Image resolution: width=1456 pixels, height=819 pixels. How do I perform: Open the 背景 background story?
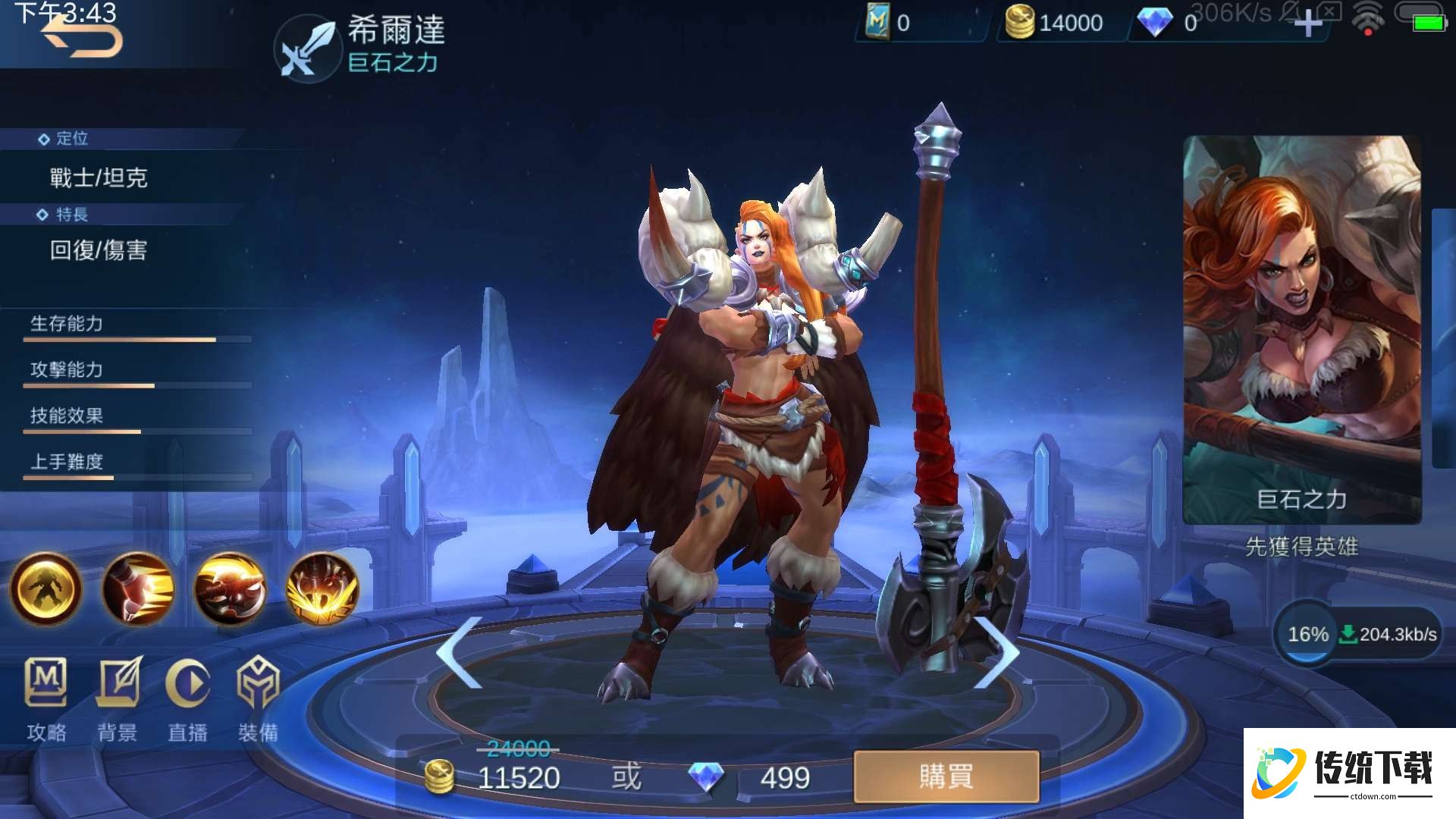tap(118, 699)
